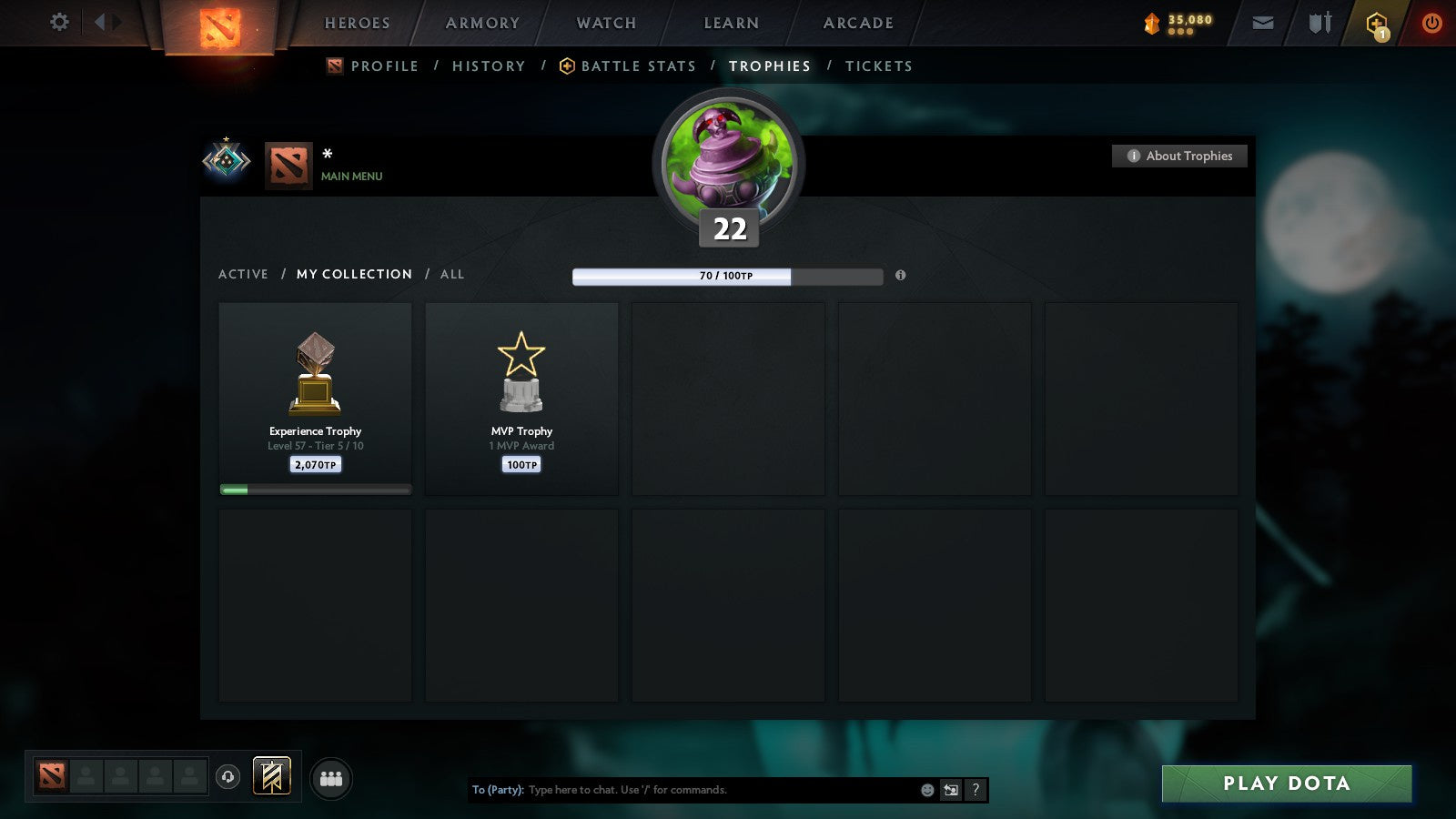Switch collection filter to ACTIVE
The height and width of the screenshot is (819, 1456).
coord(244,274)
